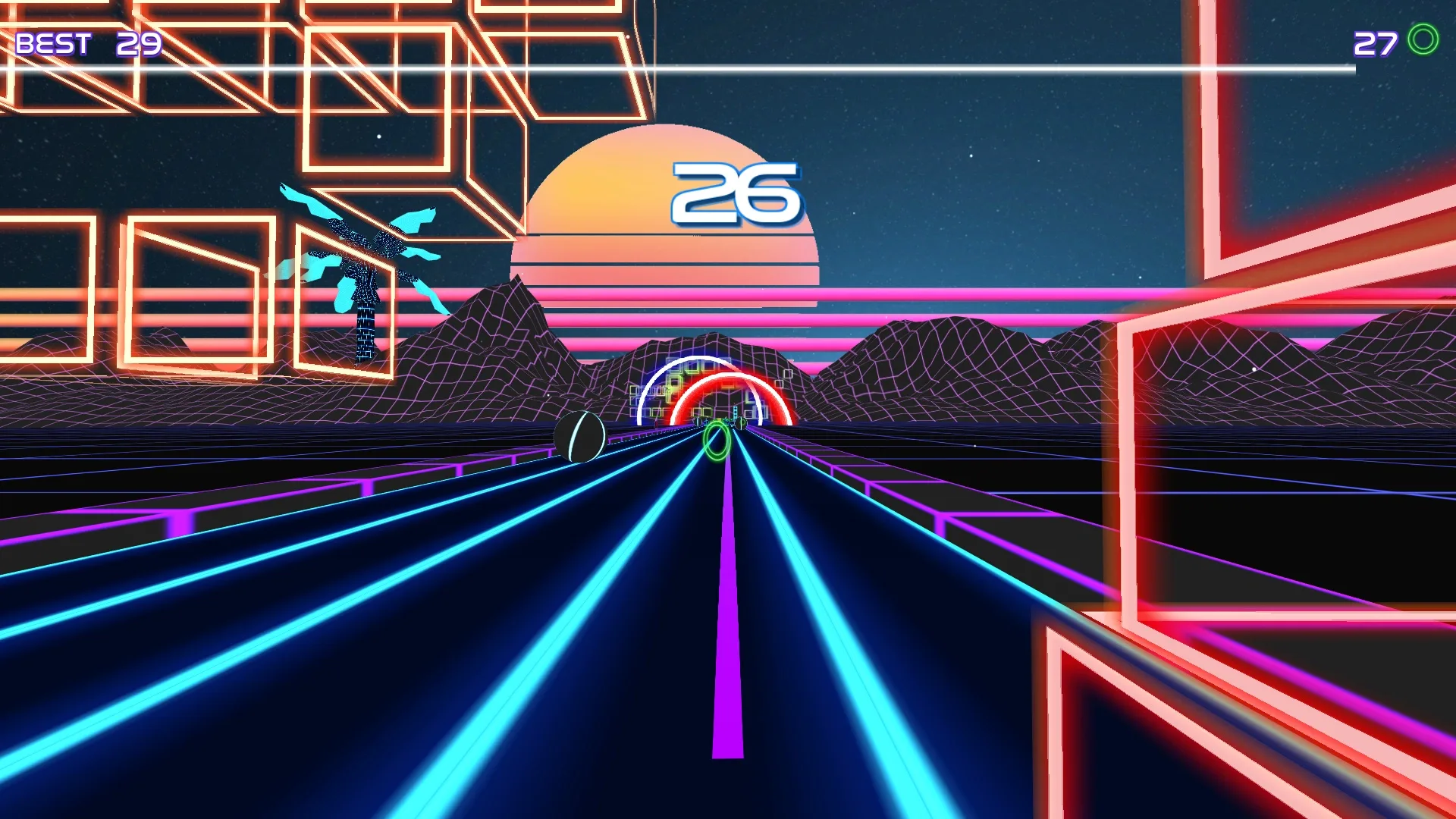
Task: Click the BEST 29 high score label
Action: pyautogui.click(x=89, y=44)
